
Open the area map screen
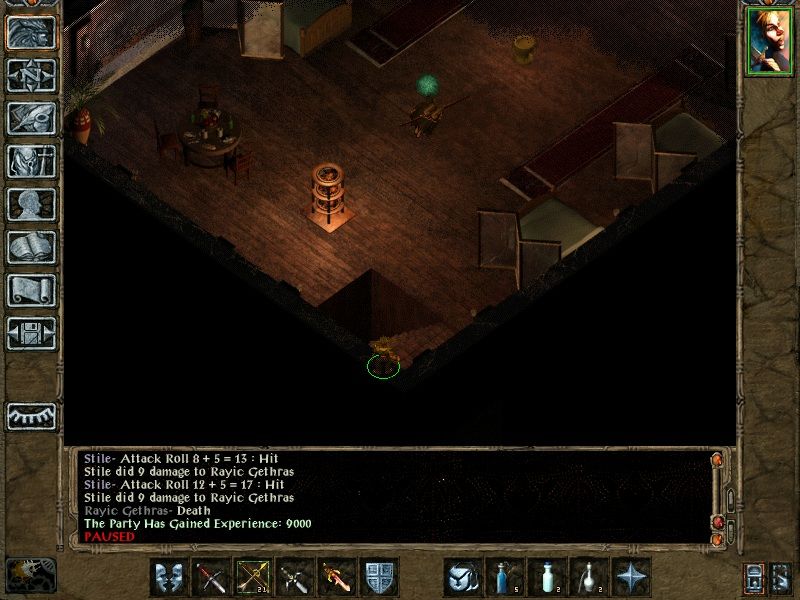tap(31, 76)
